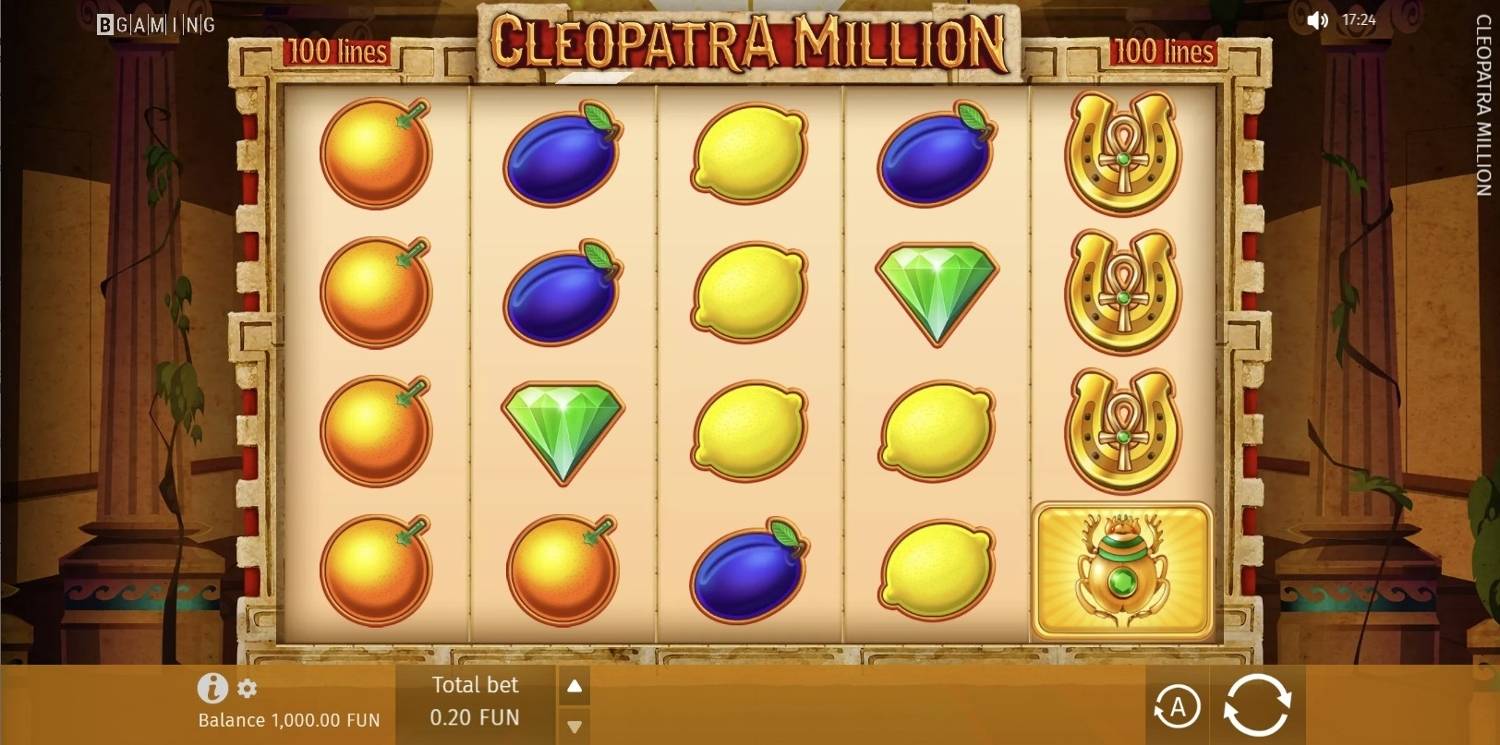Start autoplay with the circled A icon
The width and height of the screenshot is (1500, 745).
(1178, 706)
